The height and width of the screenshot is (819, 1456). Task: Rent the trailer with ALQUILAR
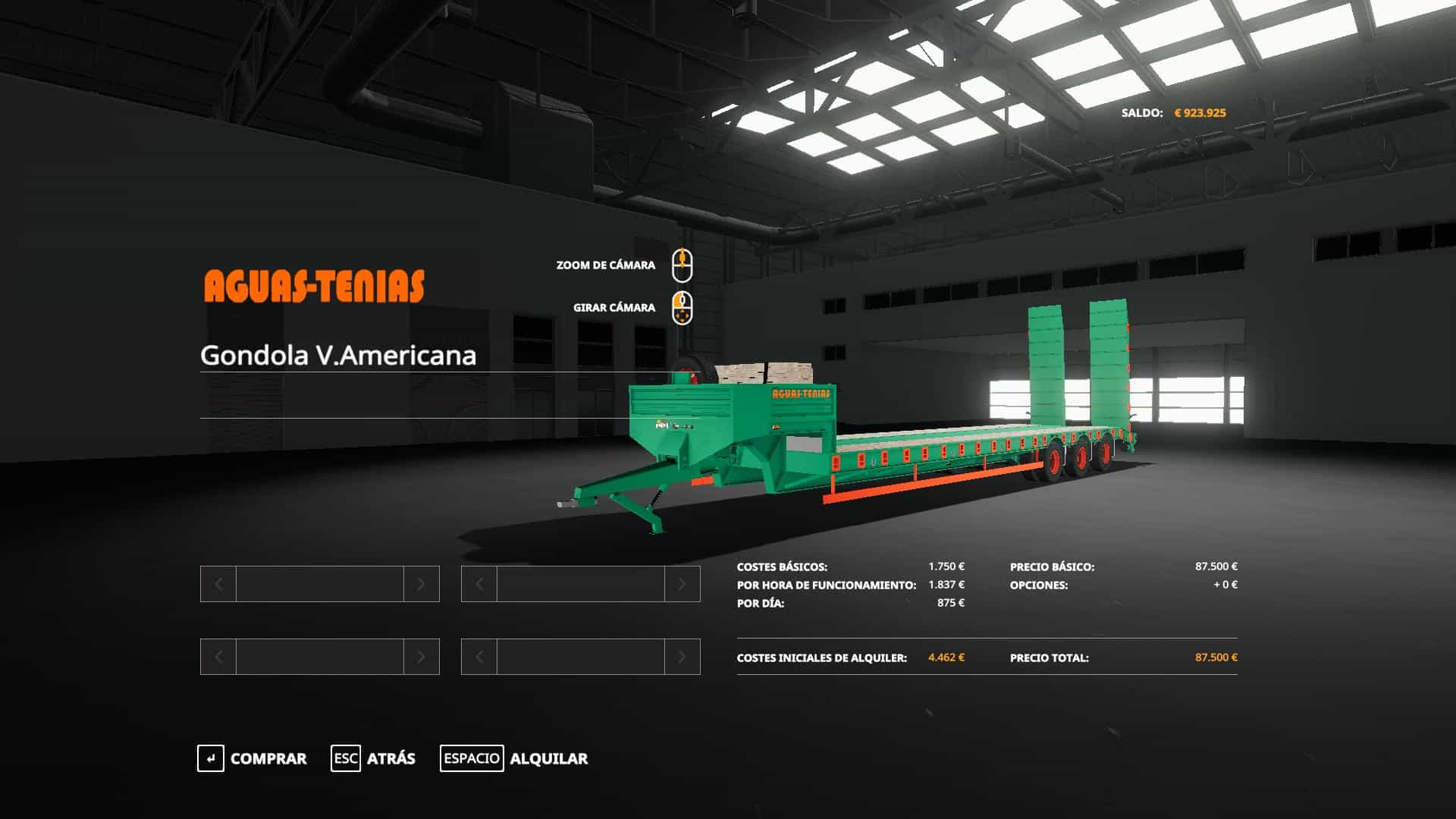(514, 758)
